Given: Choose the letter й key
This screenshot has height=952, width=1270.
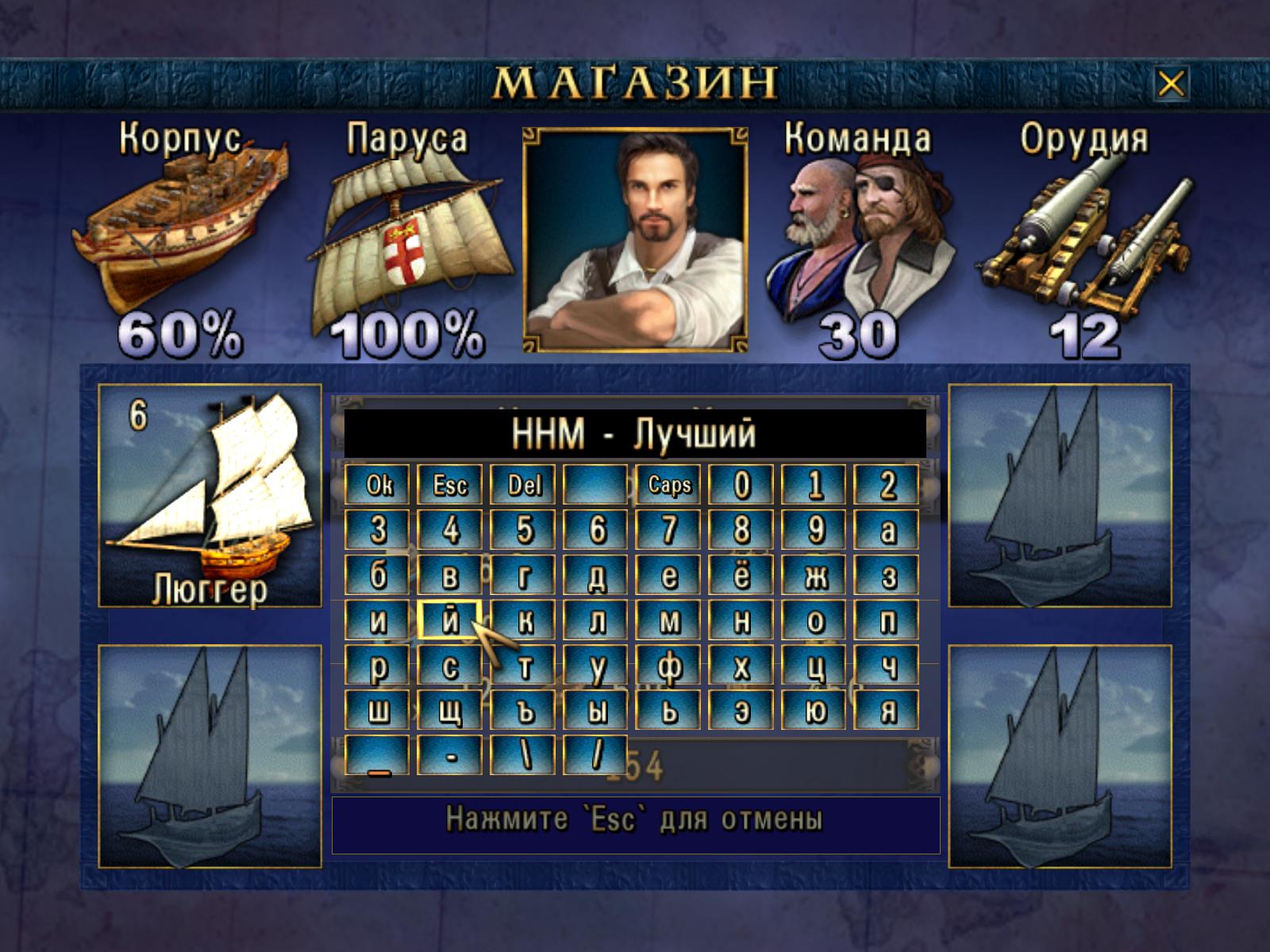Looking at the screenshot, I should pos(450,620).
